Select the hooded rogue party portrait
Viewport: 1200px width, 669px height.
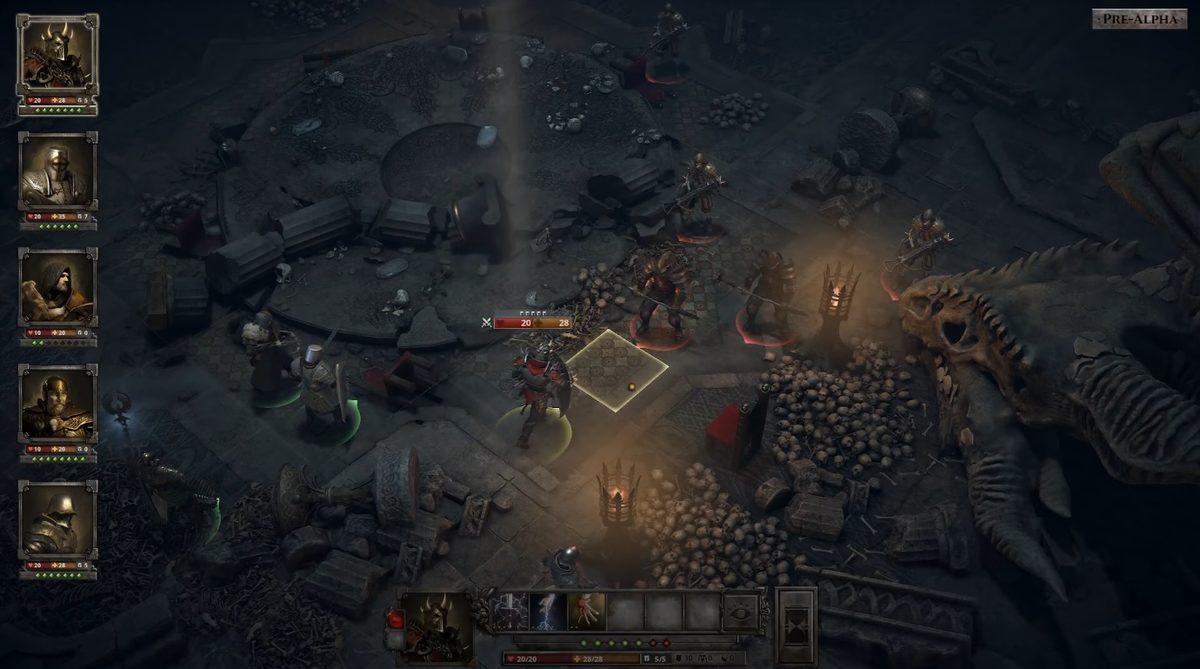point(57,288)
